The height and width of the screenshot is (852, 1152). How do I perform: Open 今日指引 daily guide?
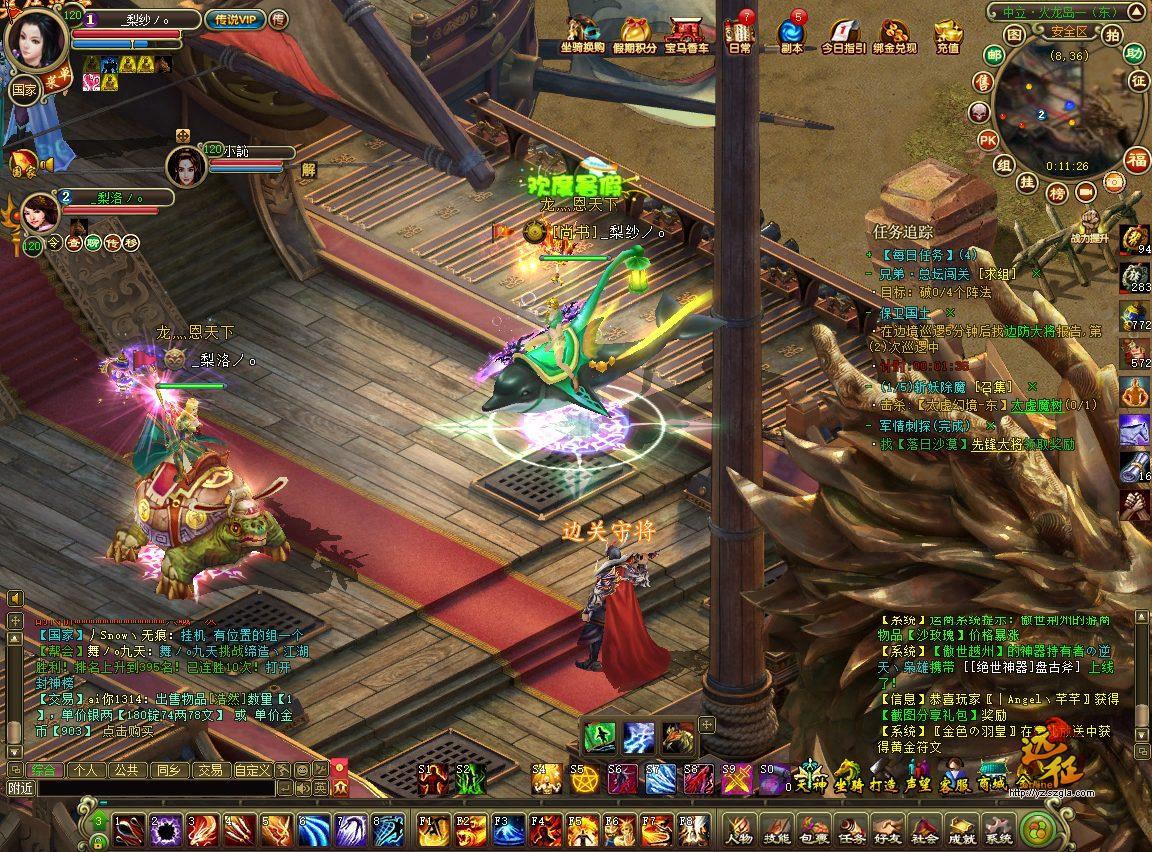coord(843,35)
